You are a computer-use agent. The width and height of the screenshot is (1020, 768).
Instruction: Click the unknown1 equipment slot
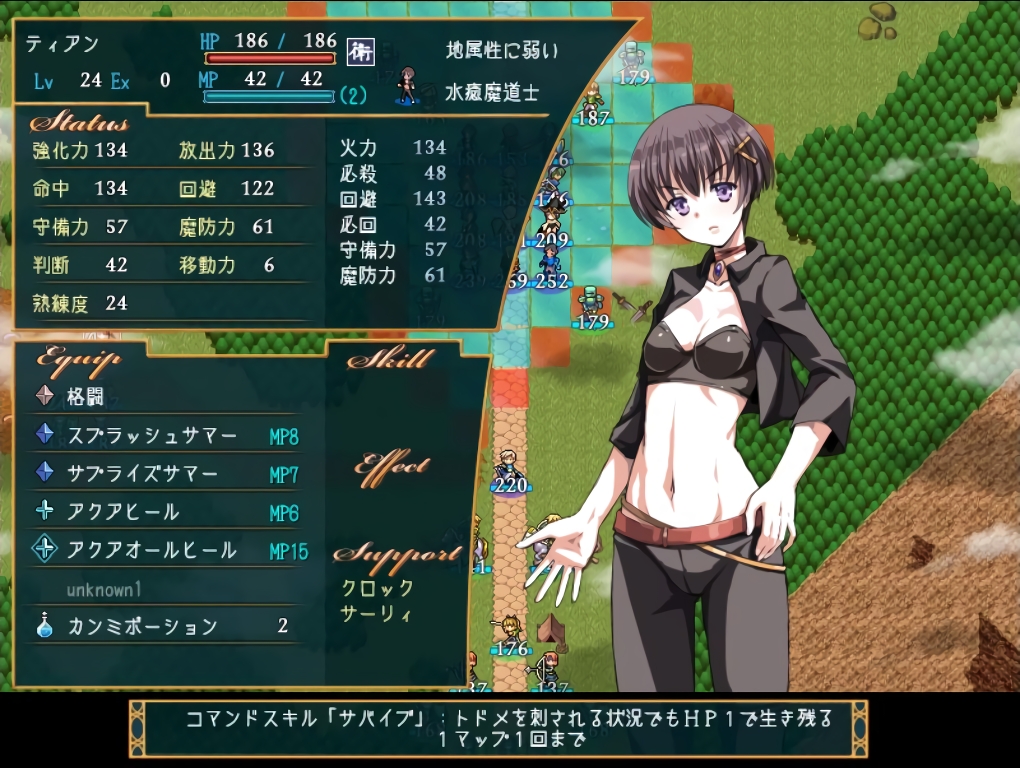[x=105, y=589]
